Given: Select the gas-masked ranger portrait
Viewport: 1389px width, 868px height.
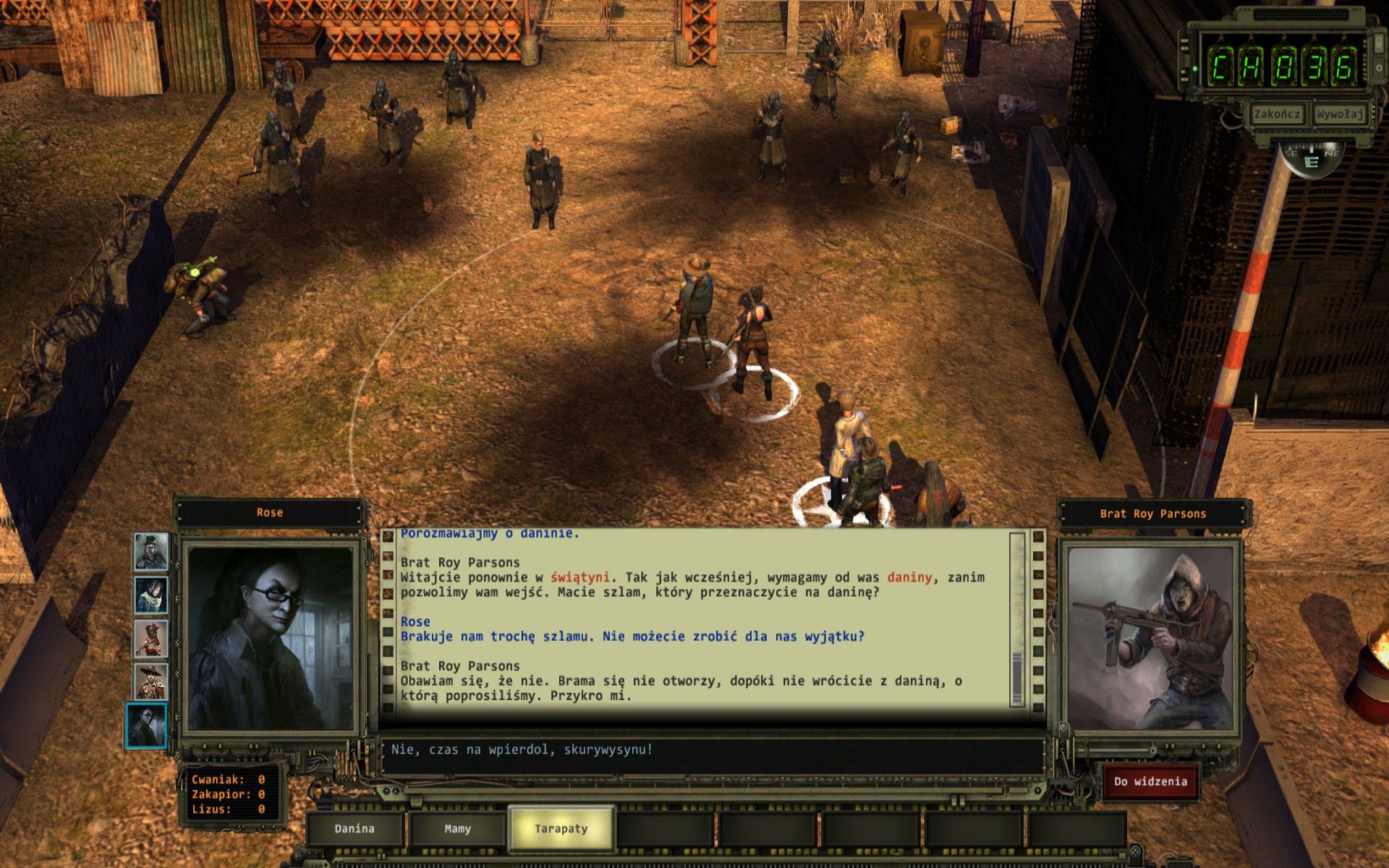Looking at the screenshot, I should 151,552.
